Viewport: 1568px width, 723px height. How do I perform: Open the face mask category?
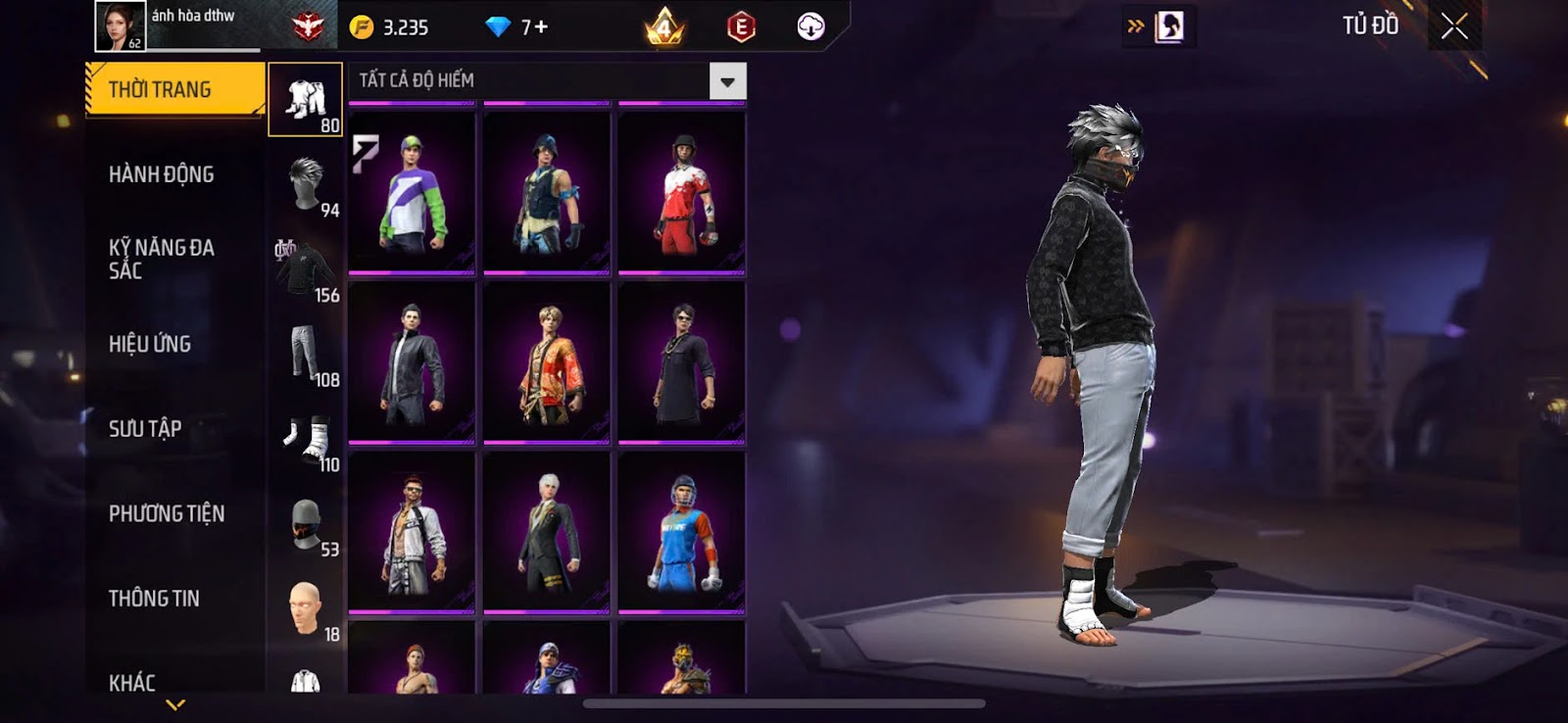coord(305,524)
